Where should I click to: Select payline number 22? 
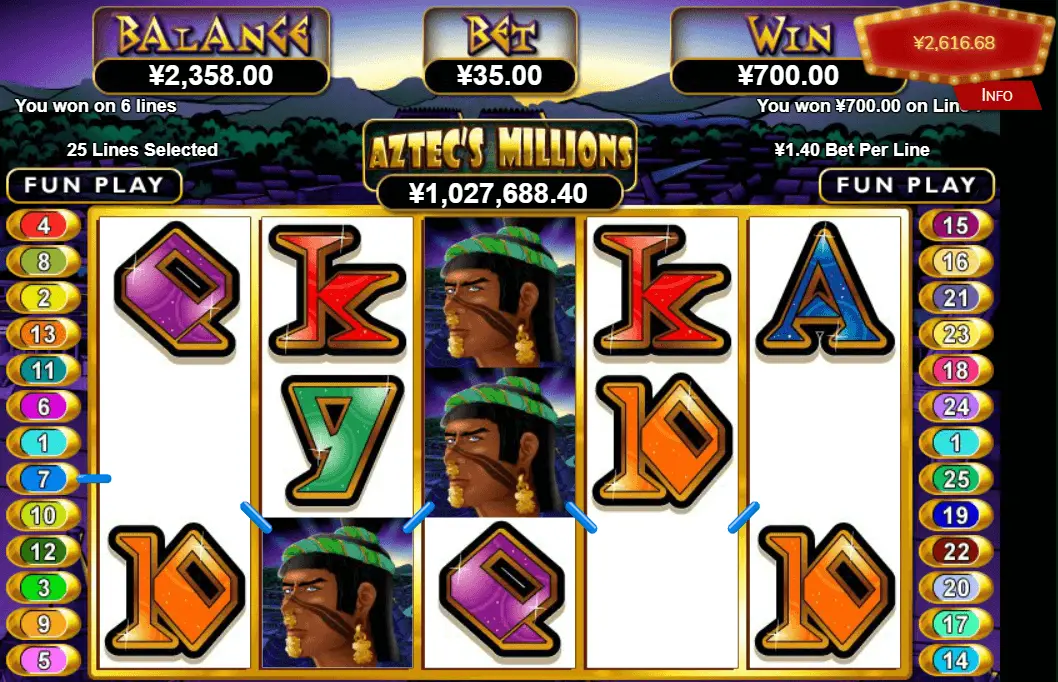(x=956, y=551)
